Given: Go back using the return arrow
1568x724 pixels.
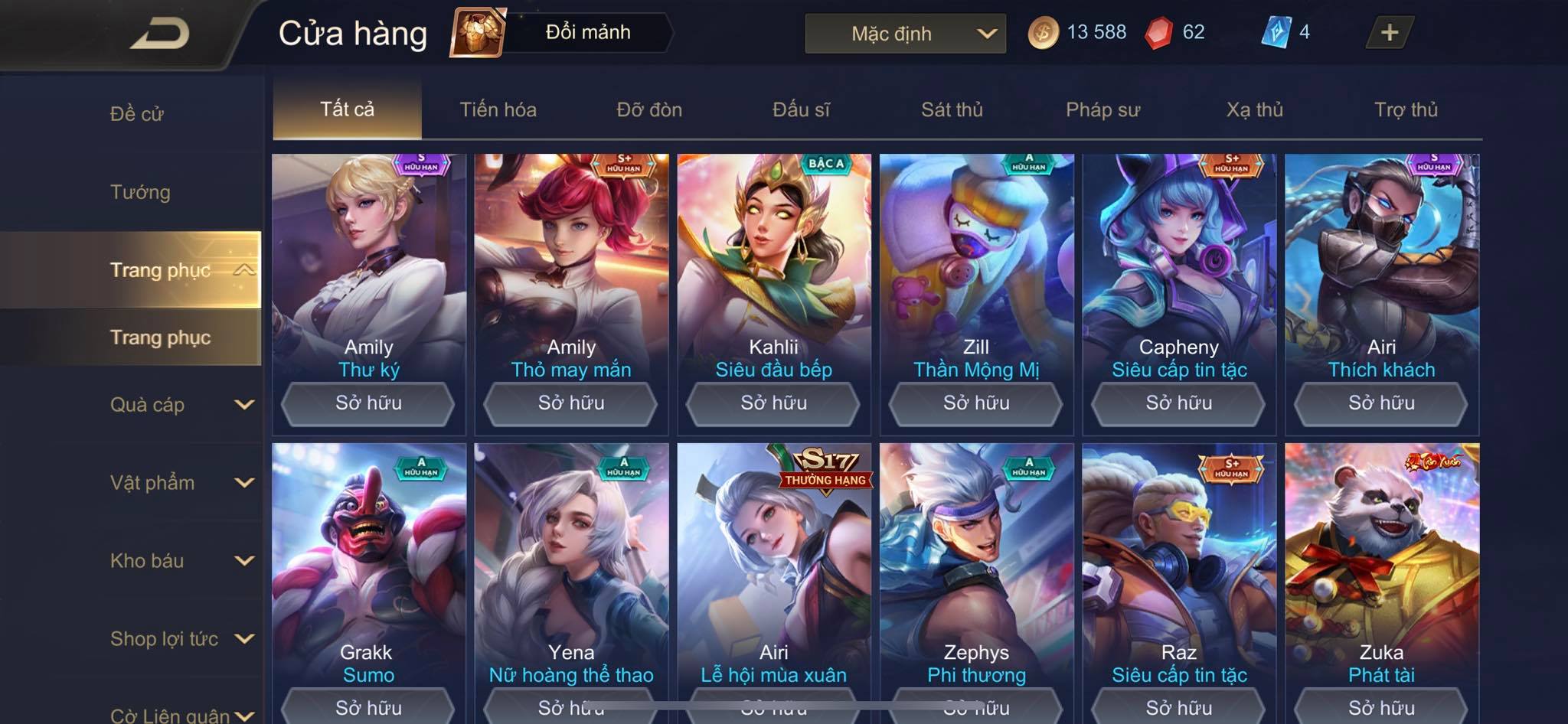Looking at the screenshot, I should click(161, 34).
